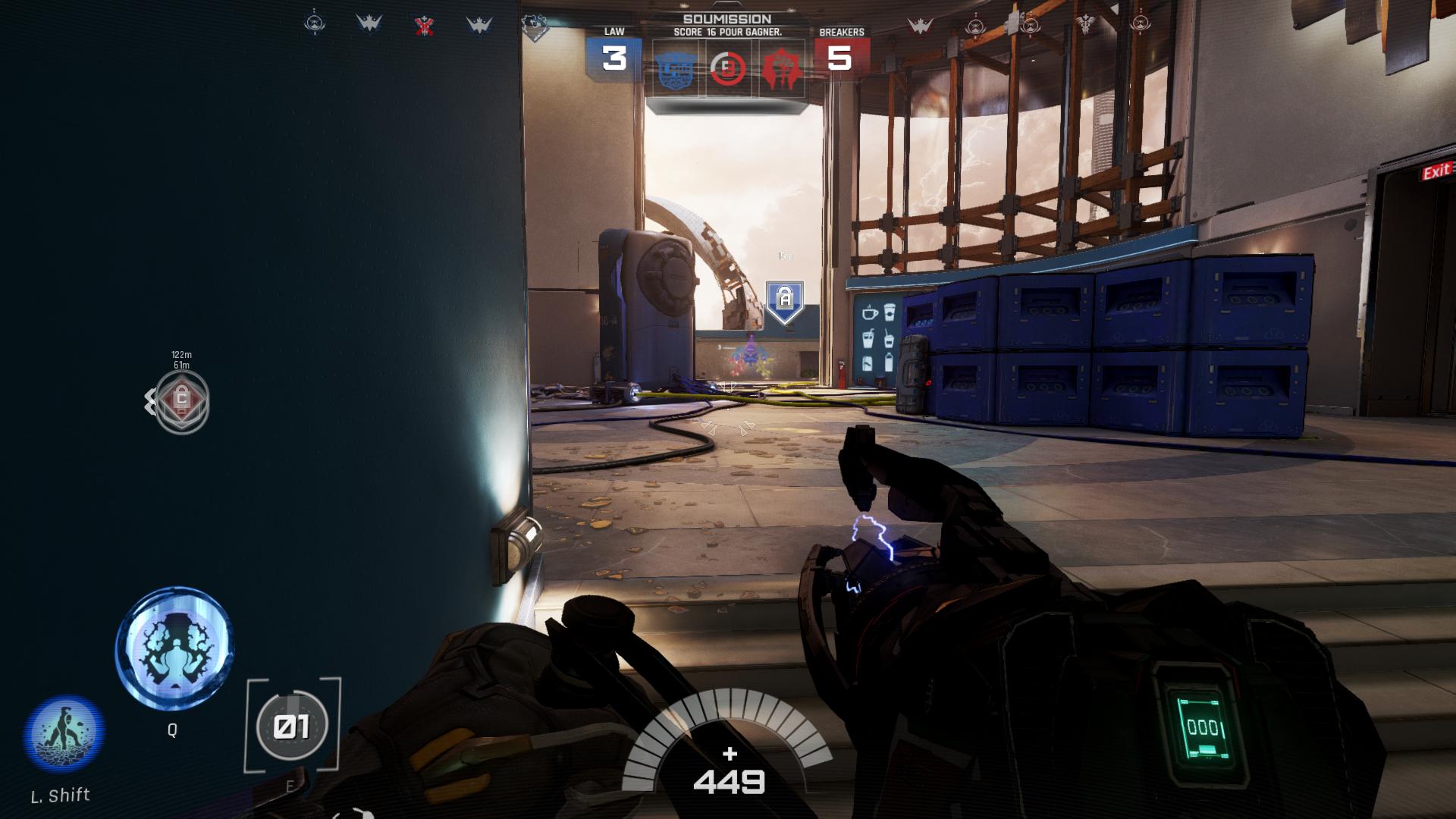Select the objective A shield marker
This screenshot has height=819, width=1456.
click(785, 301)
